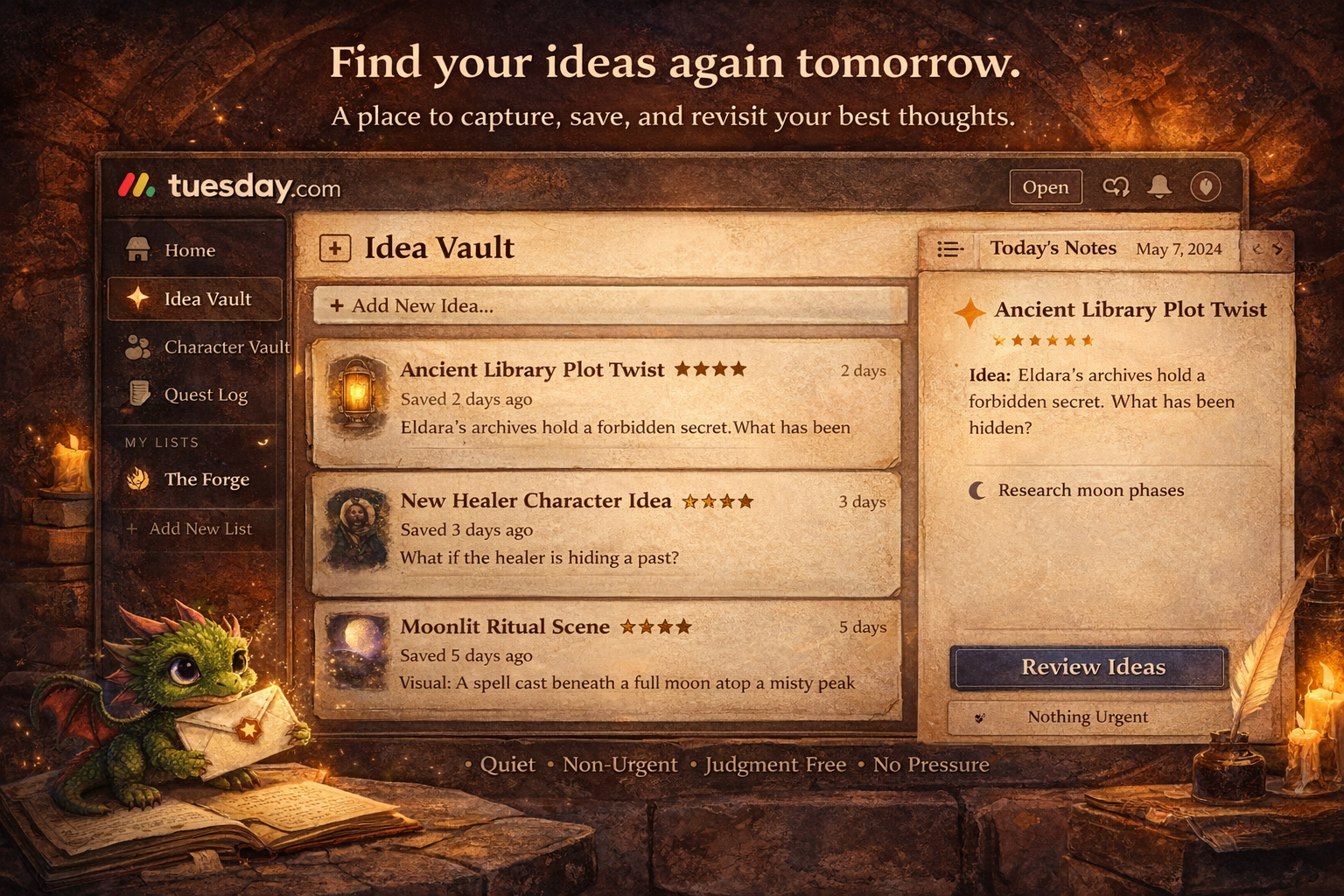Choose the Moonlit Ritual Scene idea
Screen dimensions: 1344x896
pos(605,656)
